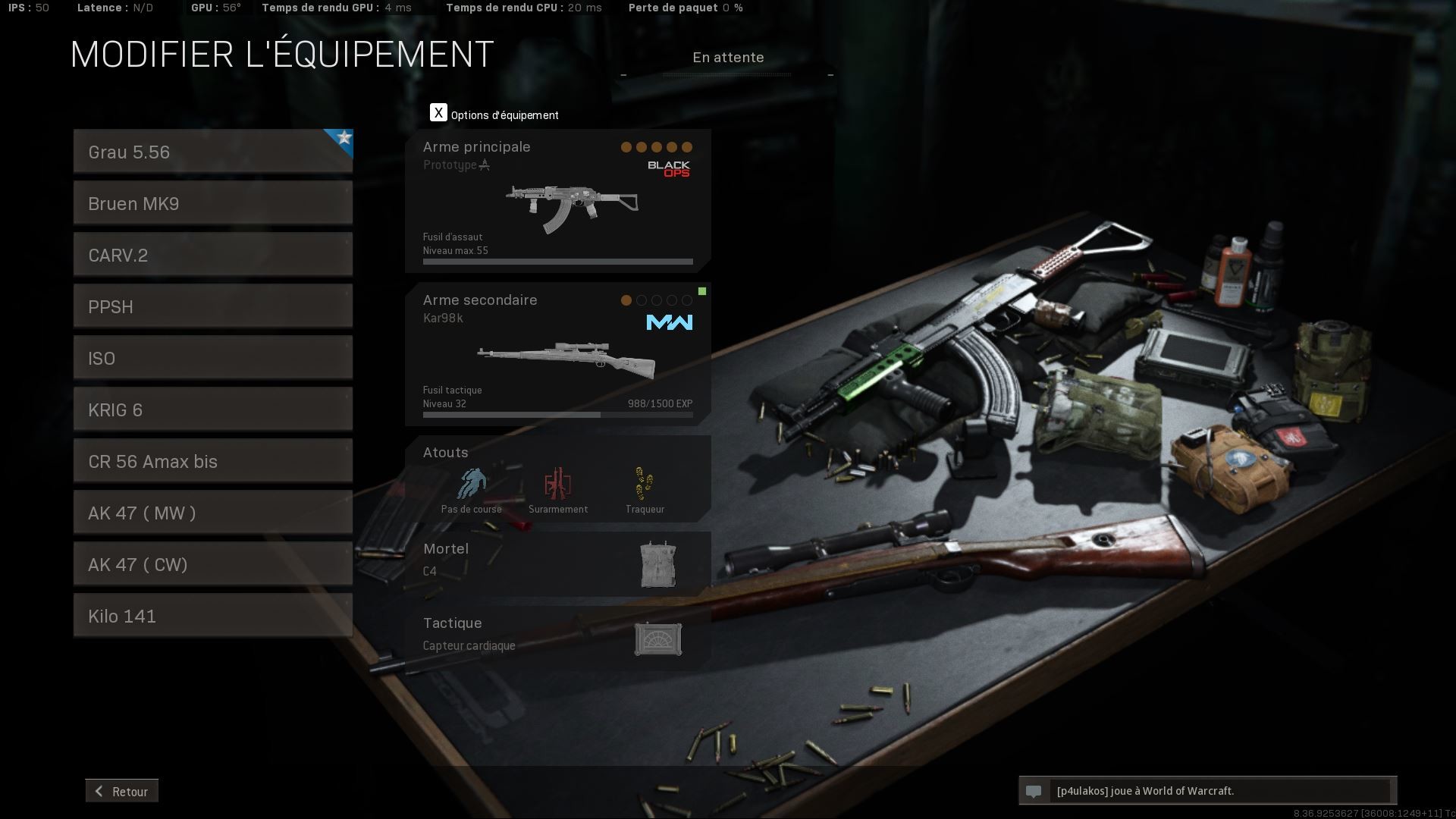Open the Tactique Capteur cardiaque slot
Image resolution: width=1456 pixels, height=819 pixels.
coord(557,637)
